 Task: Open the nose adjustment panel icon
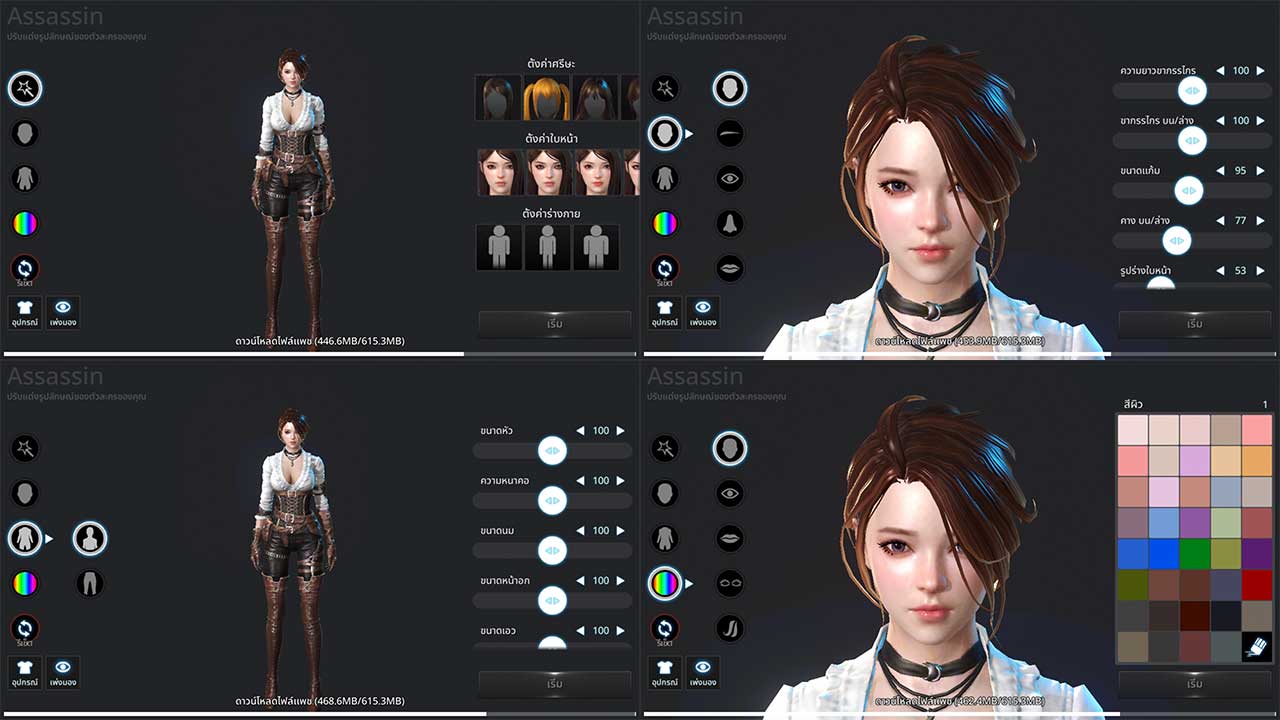[x=730, y=223]
